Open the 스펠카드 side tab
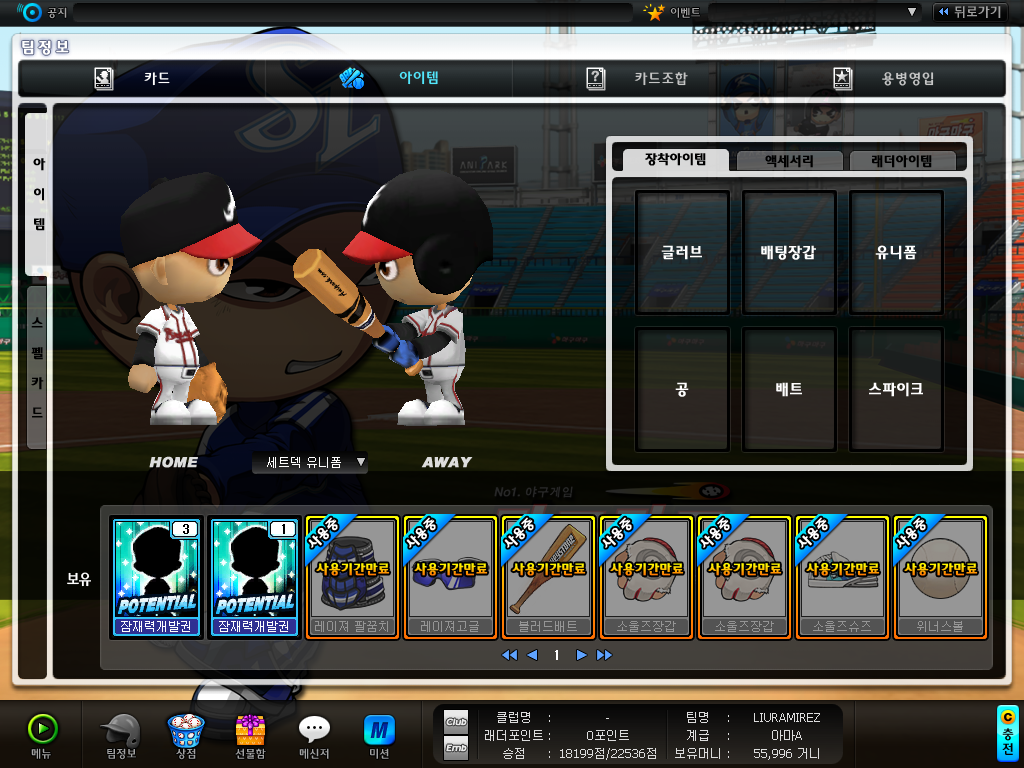 point(37,366)
